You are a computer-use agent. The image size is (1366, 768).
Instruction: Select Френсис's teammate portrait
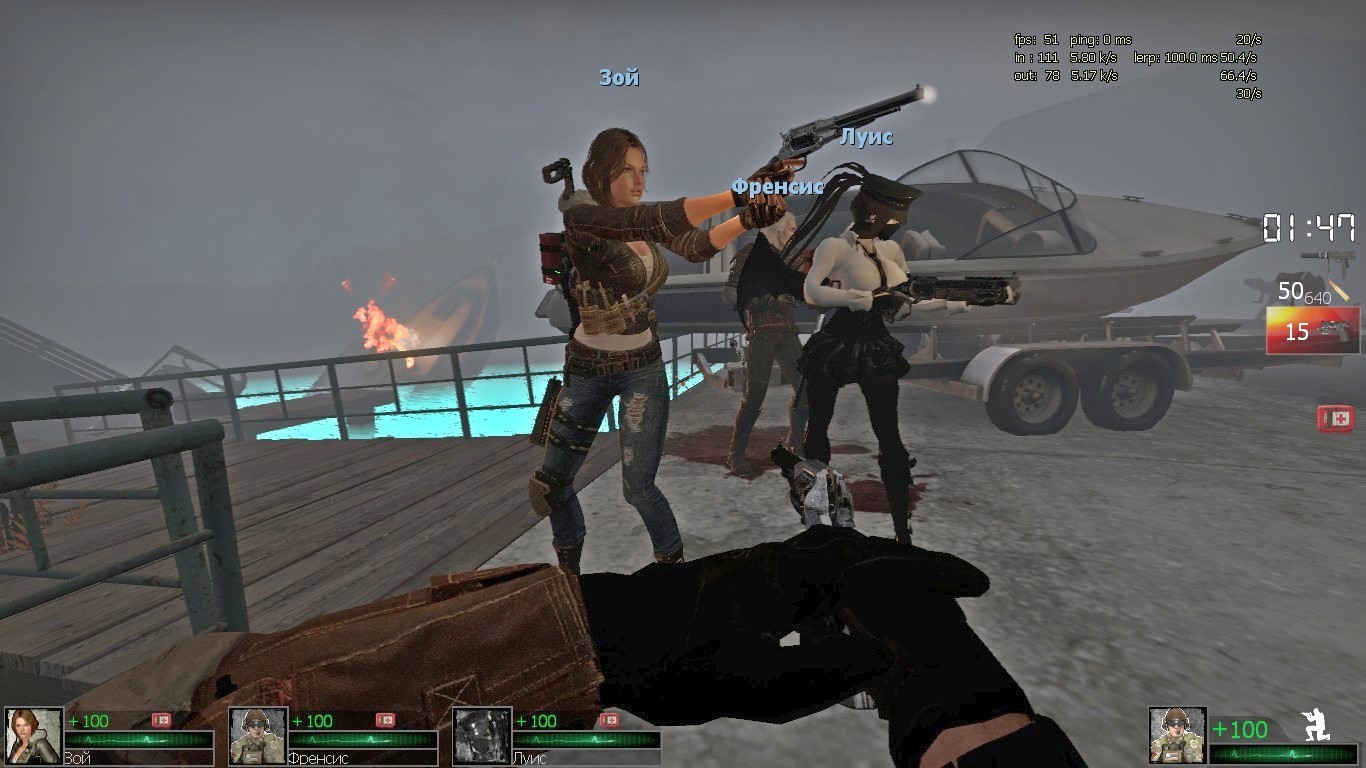[x=258, y=736]
